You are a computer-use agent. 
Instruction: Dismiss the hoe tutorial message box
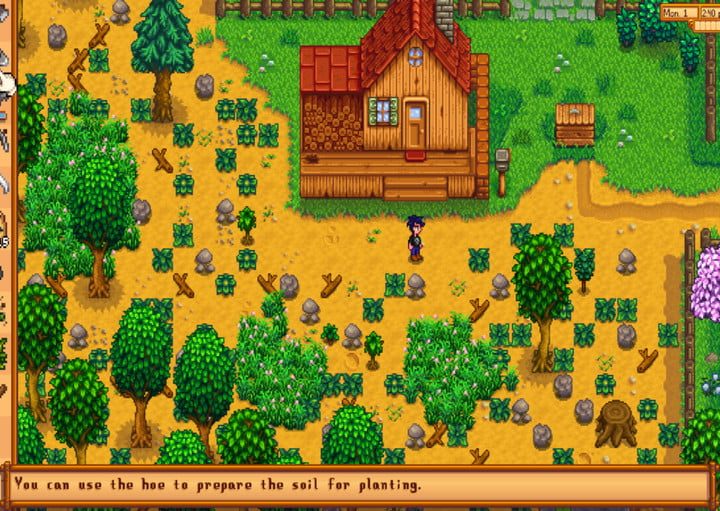[x=359, y=486]
